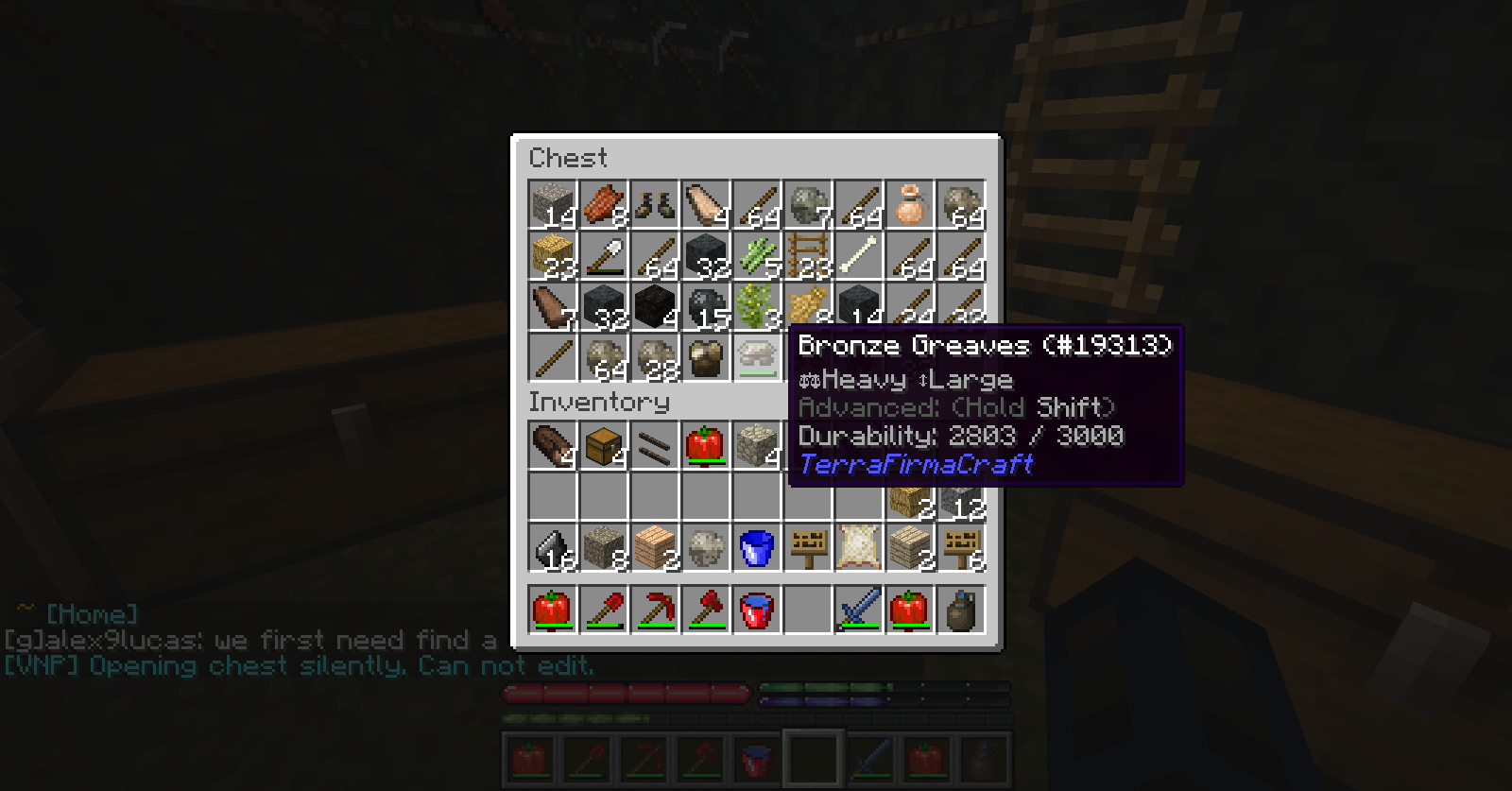Take the stack of 5 green reeds
The width and height of the screenshot is (1512, 791).
pyautogui.click(x=757, y=256)
